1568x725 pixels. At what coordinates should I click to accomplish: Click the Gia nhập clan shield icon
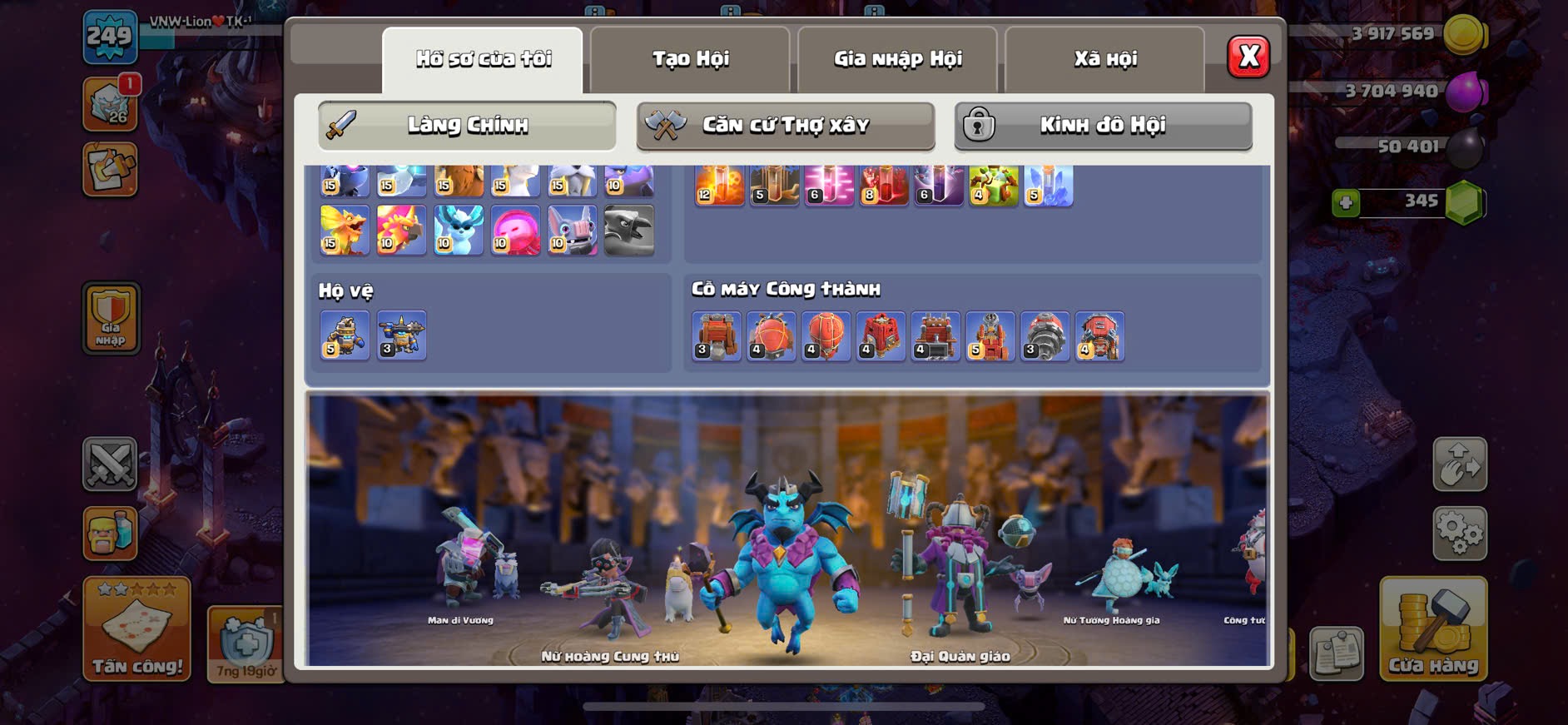pos(111,318)
